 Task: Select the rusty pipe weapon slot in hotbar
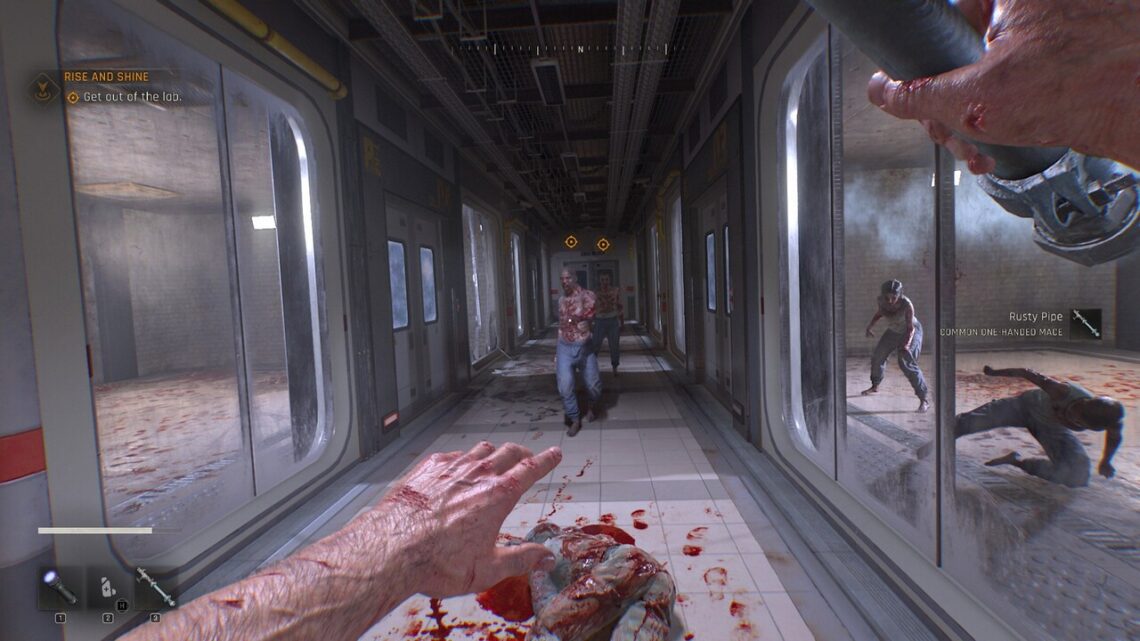[x=156, y=588]
